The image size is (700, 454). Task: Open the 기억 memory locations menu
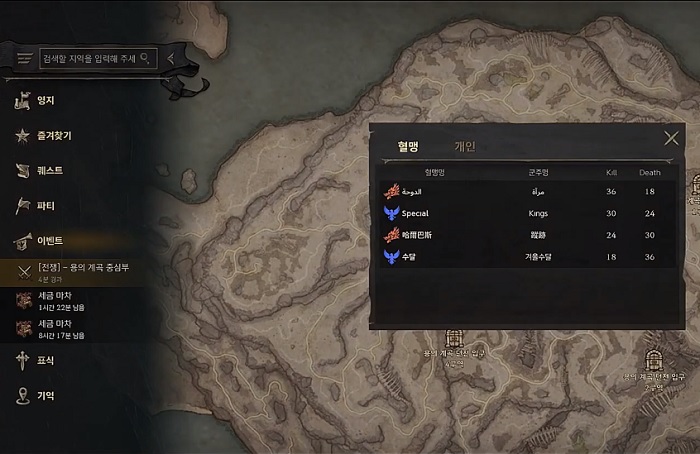pyautogui.click(x=45, y=396)
